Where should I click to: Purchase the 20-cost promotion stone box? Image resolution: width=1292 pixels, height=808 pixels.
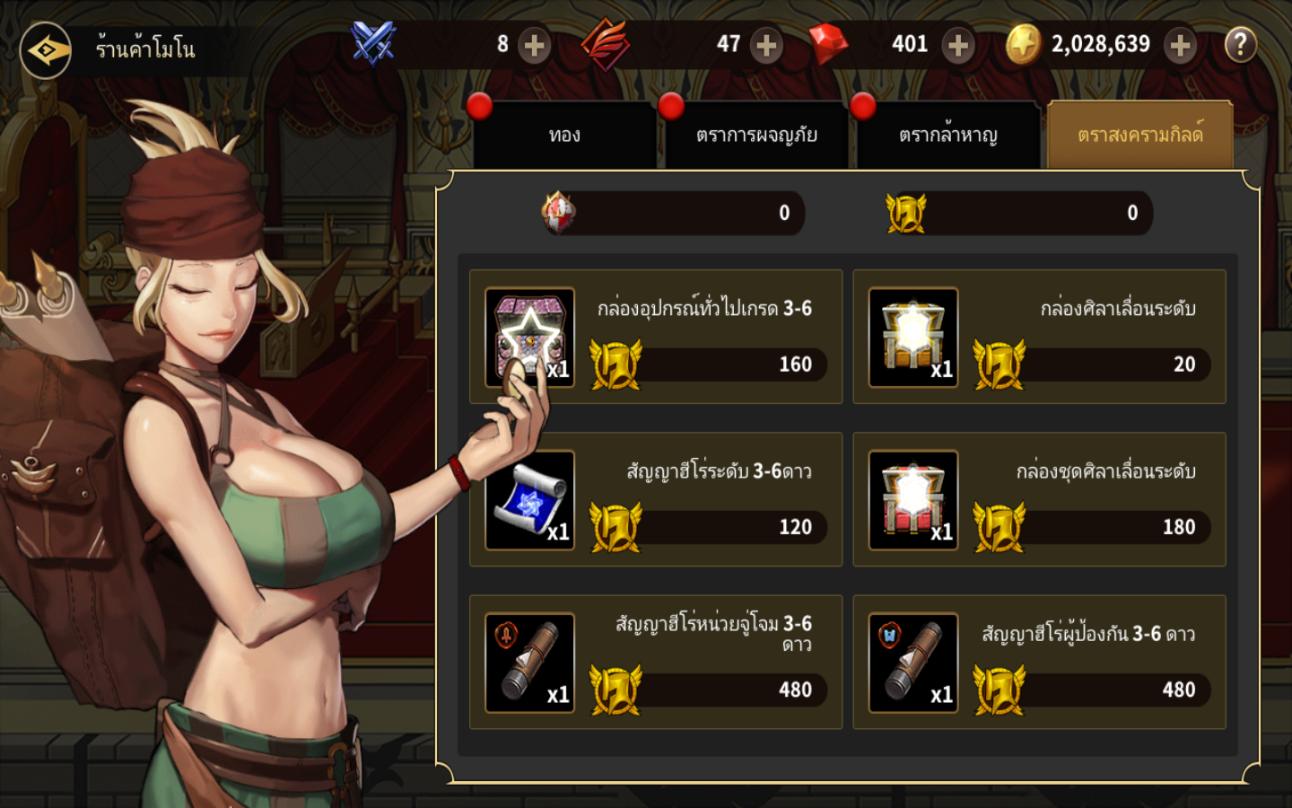1039,336
